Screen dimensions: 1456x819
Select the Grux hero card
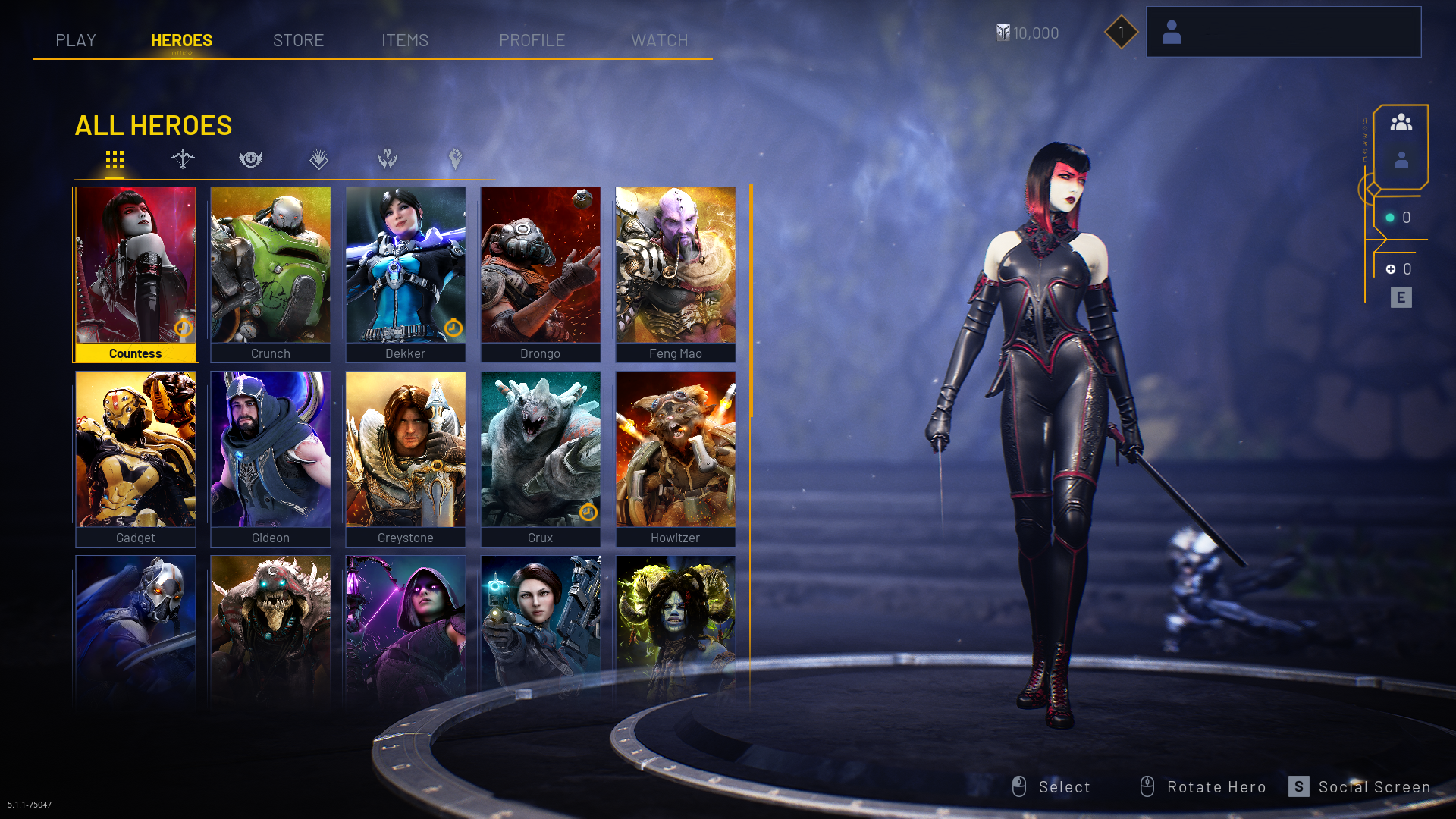click(541, 458)
